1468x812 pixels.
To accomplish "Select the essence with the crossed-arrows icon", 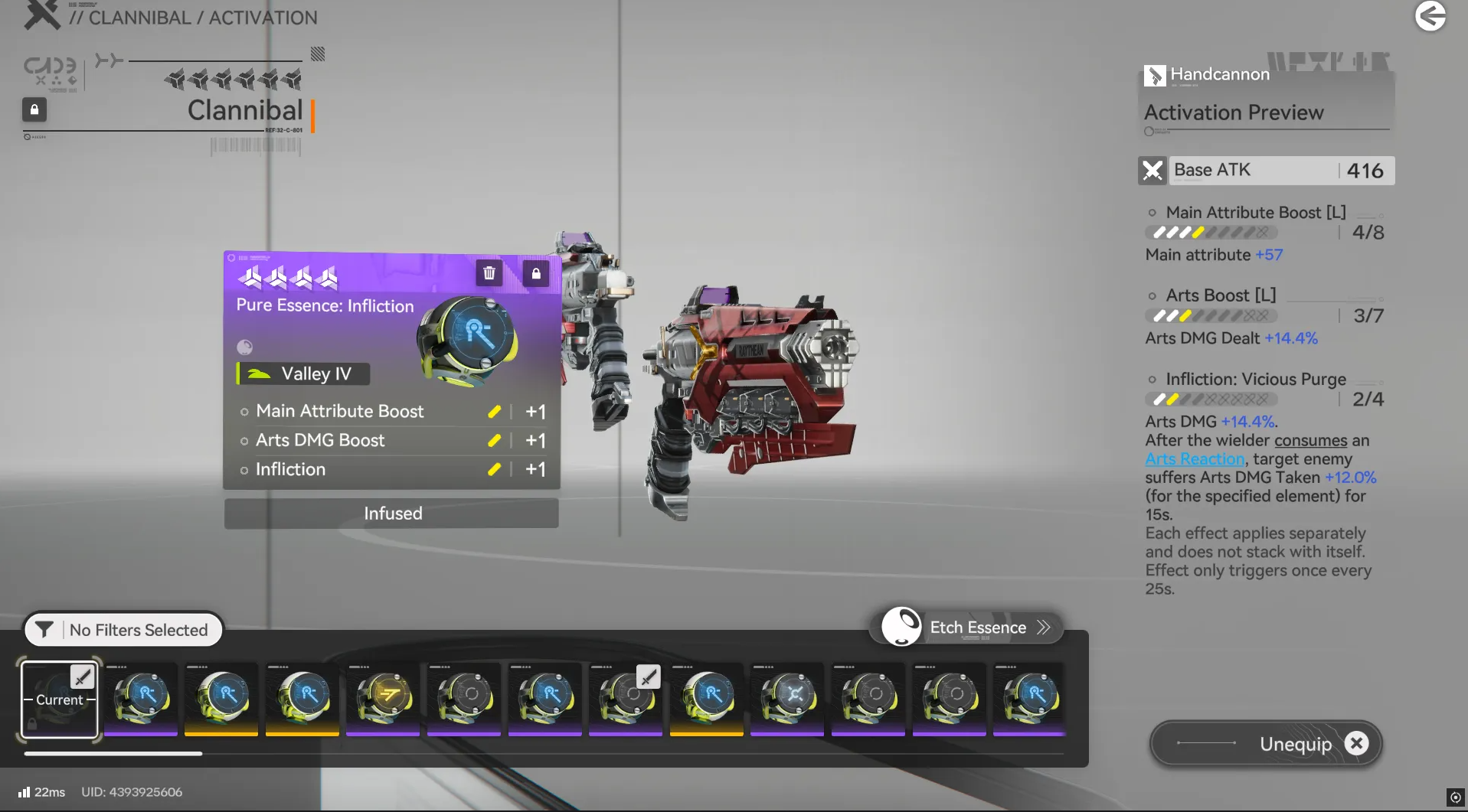I will point(787,698).
